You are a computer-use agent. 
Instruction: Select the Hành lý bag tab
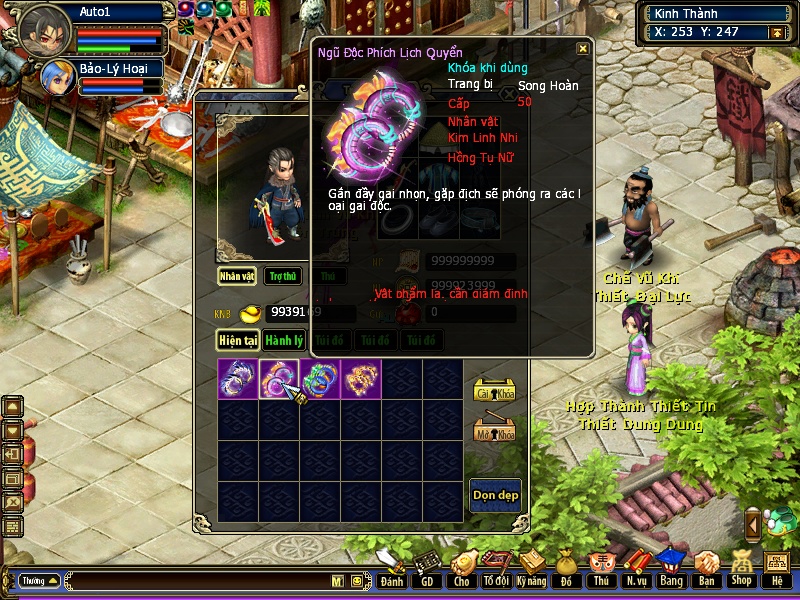click(x=284, y=341)
